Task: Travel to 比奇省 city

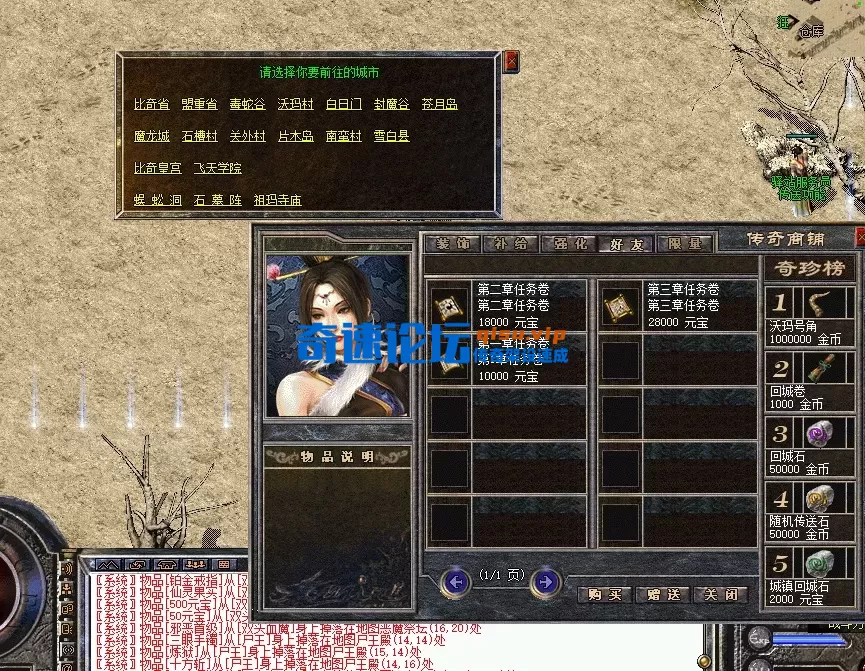Action: 152,104
